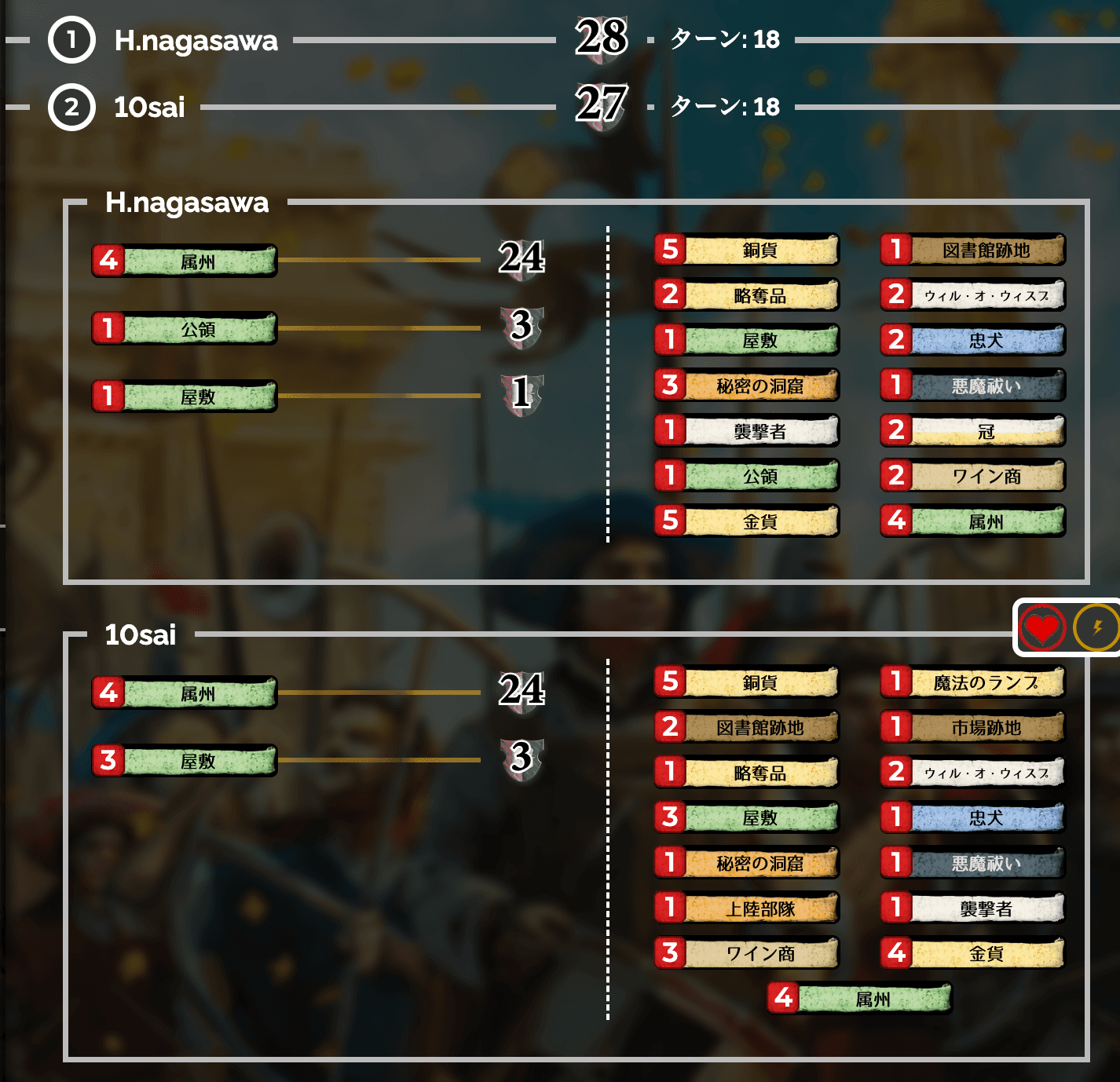Click the H.nagasawa name in the top ranking row

pos(196,42)
